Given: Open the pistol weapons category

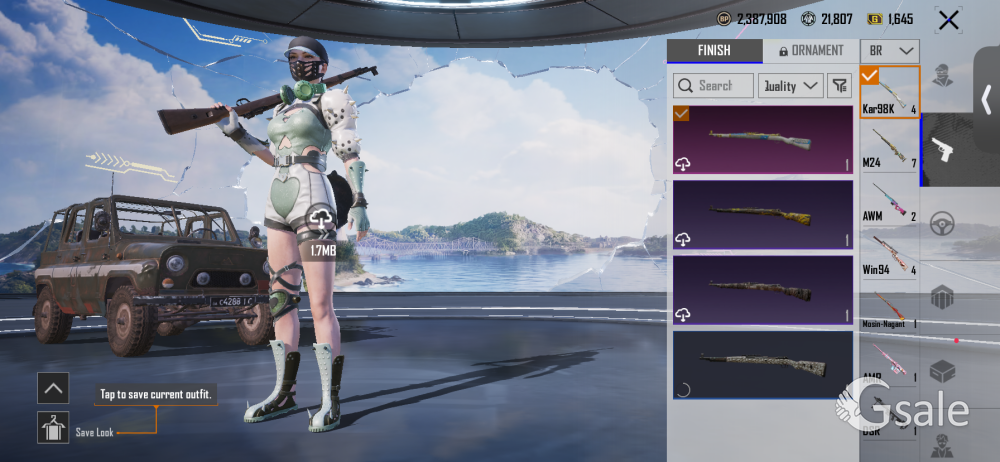Looking at the screenshot, I should 942,150.
